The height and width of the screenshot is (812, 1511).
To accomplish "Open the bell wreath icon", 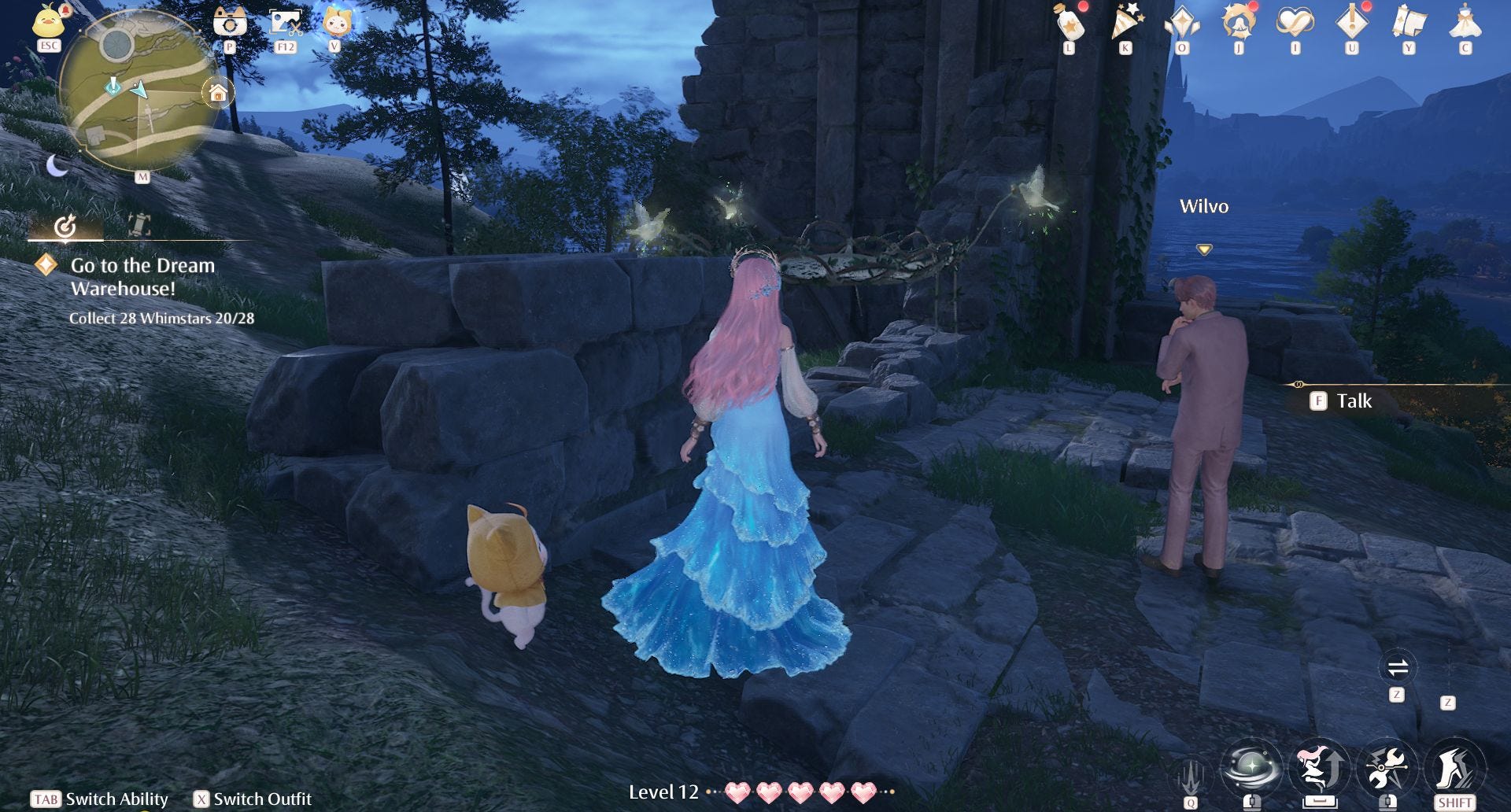I will pyautogui.click(x=1238, y=23).
